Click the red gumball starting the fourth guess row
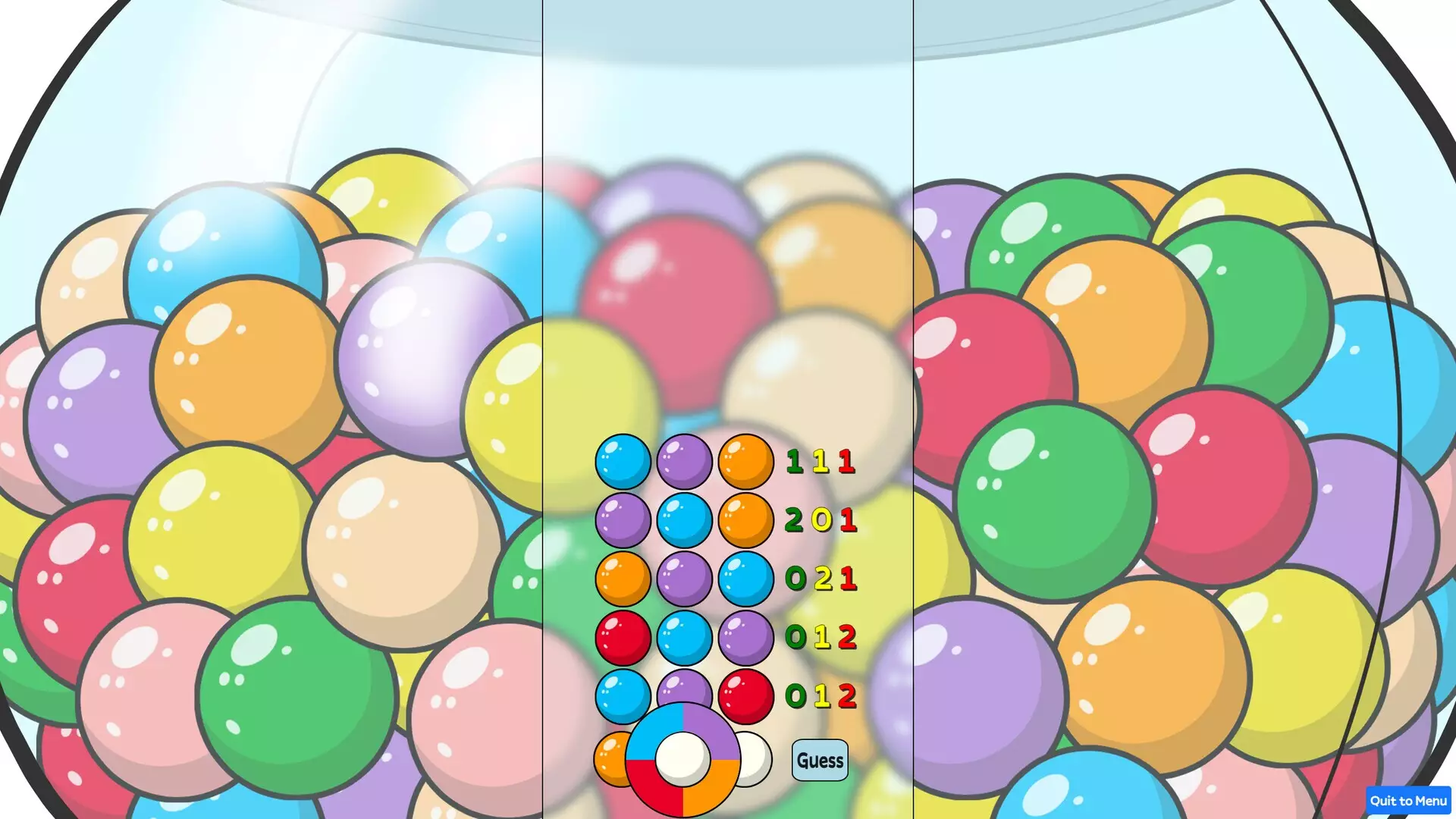 point(622,638)
